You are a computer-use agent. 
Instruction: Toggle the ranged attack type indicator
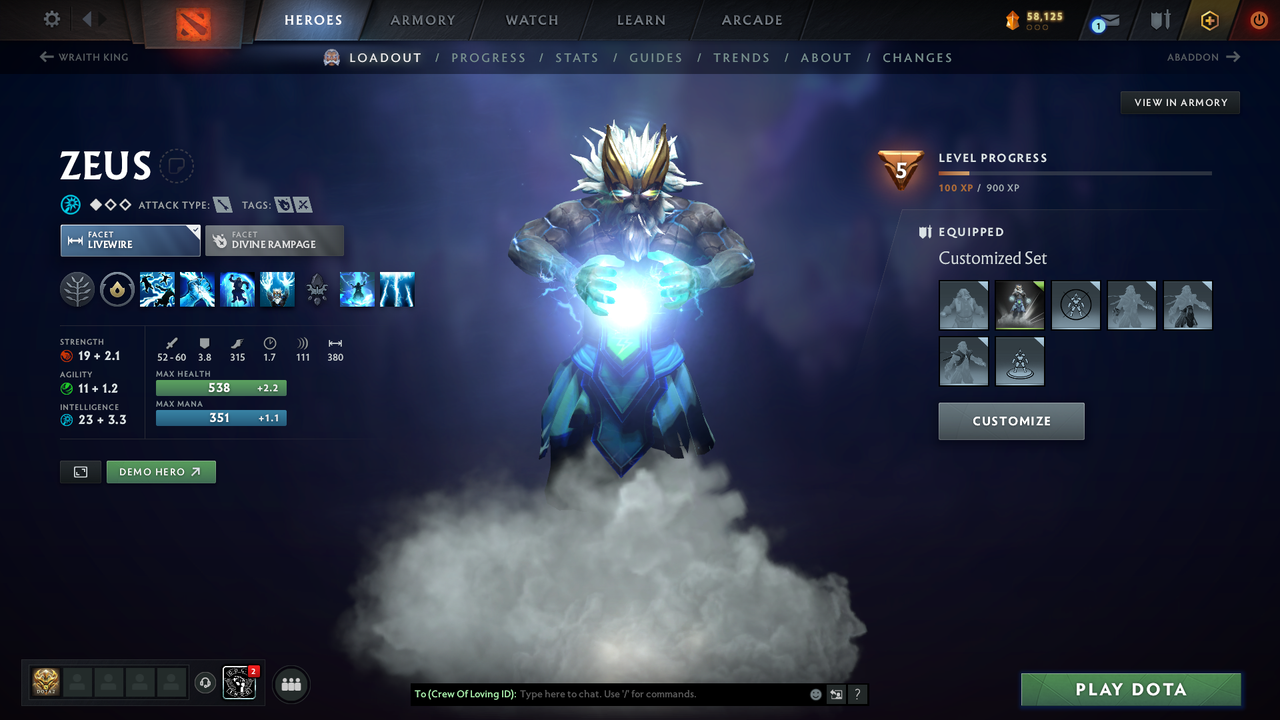pos(224,204)
